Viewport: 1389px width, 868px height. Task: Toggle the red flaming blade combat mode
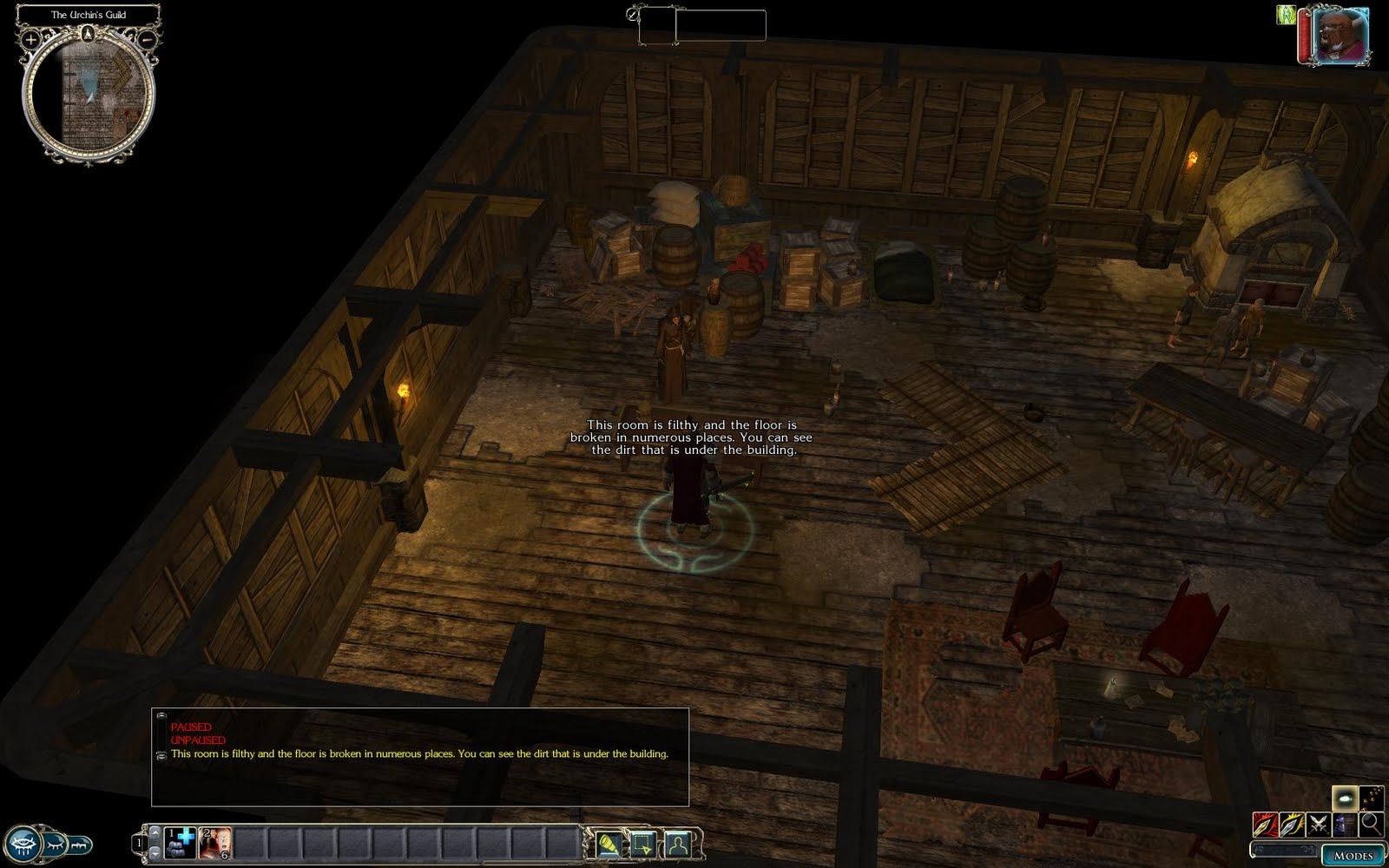click(x=1264, y=824)
